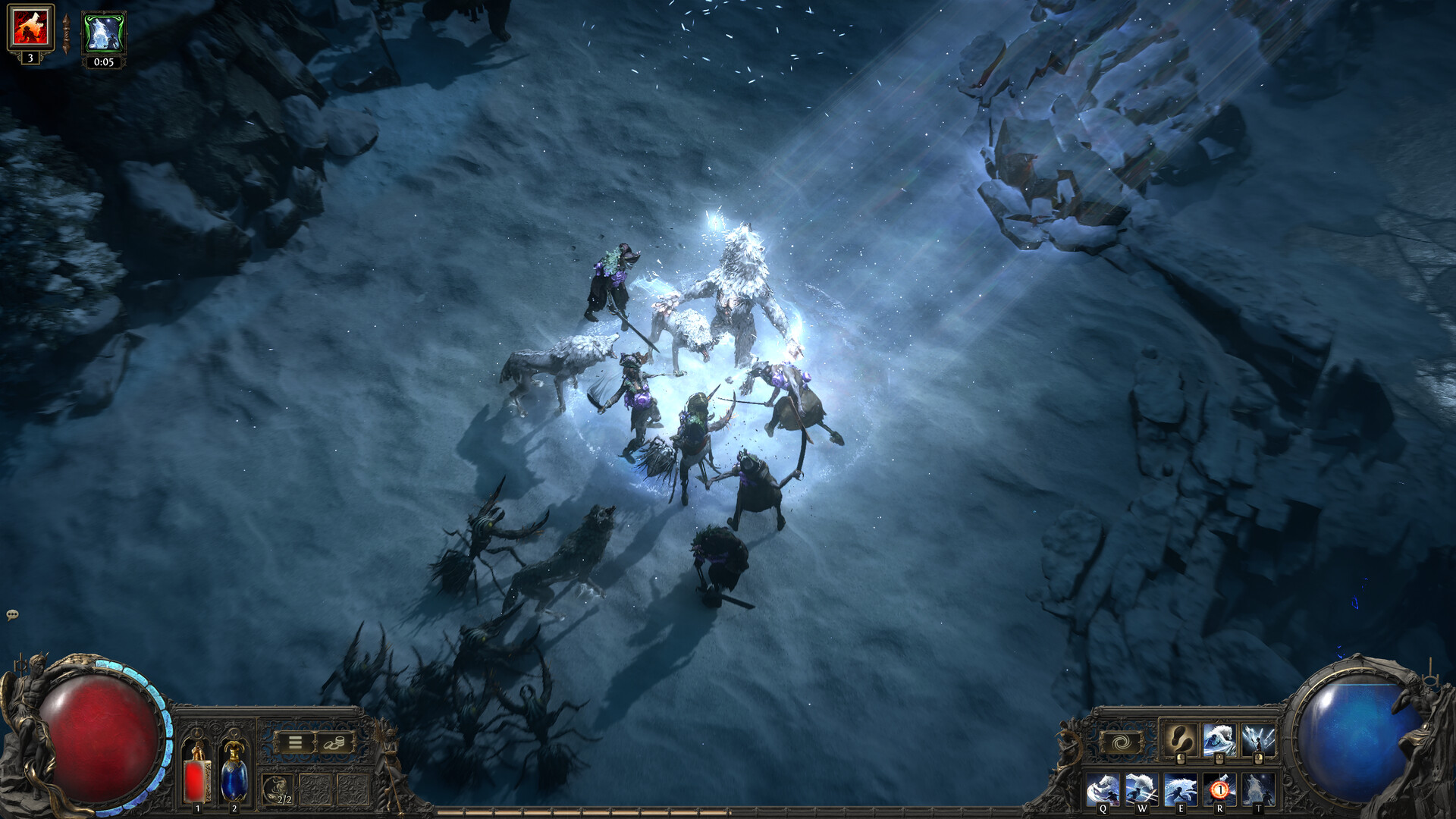Use the skill on R showing charge counter 1
1456x819 pixels.
[1220, 787]
